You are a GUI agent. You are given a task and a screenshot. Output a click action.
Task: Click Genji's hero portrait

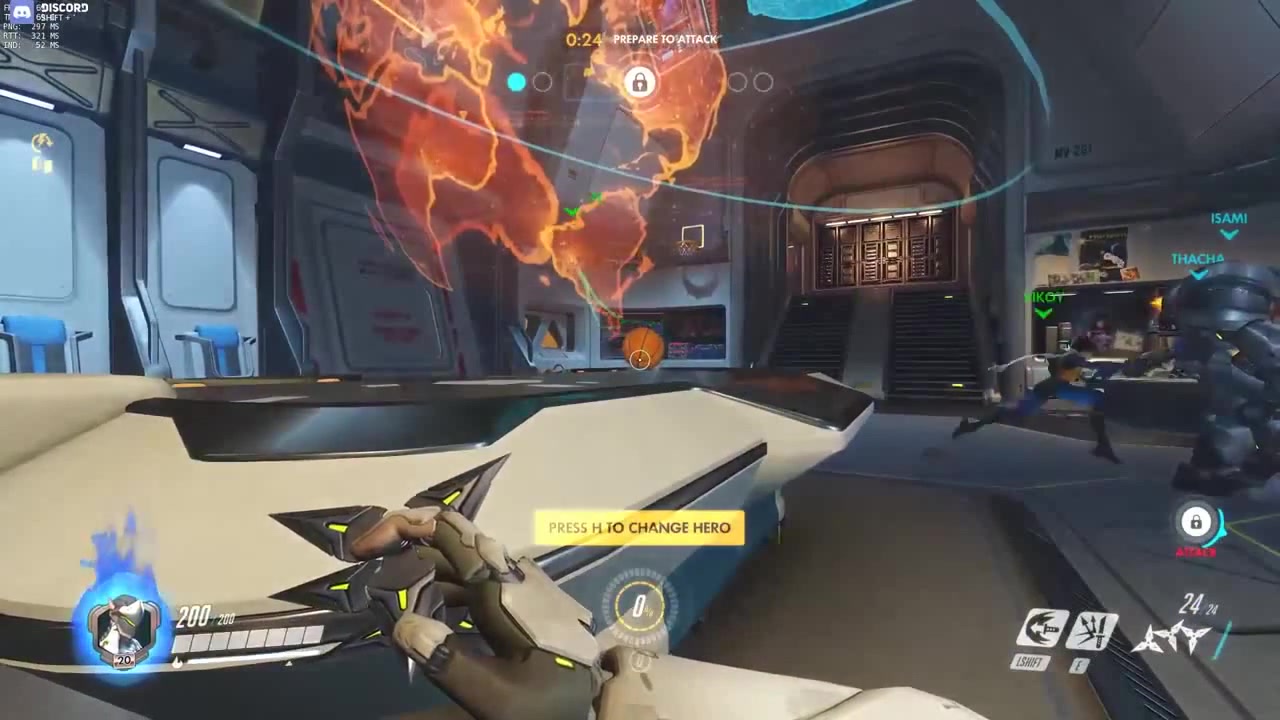tap(122, 622)
